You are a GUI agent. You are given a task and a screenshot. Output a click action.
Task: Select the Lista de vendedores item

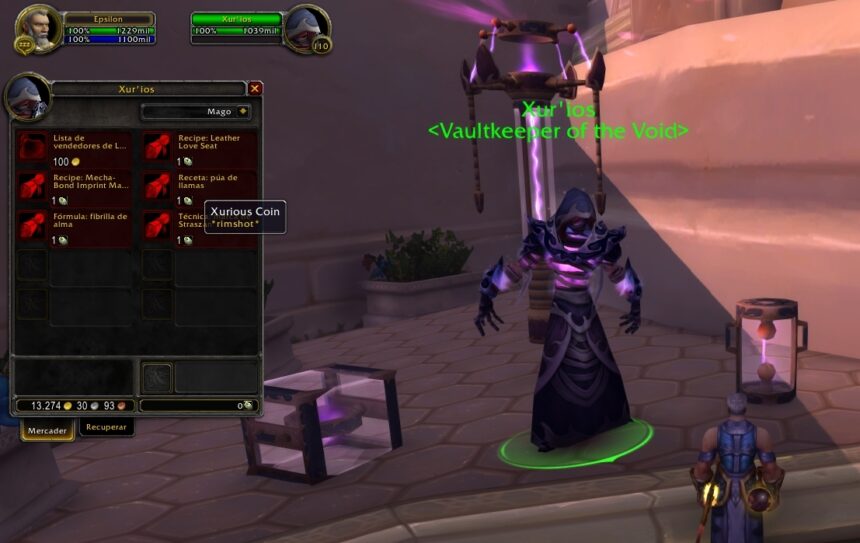click(x=33, y=147)
